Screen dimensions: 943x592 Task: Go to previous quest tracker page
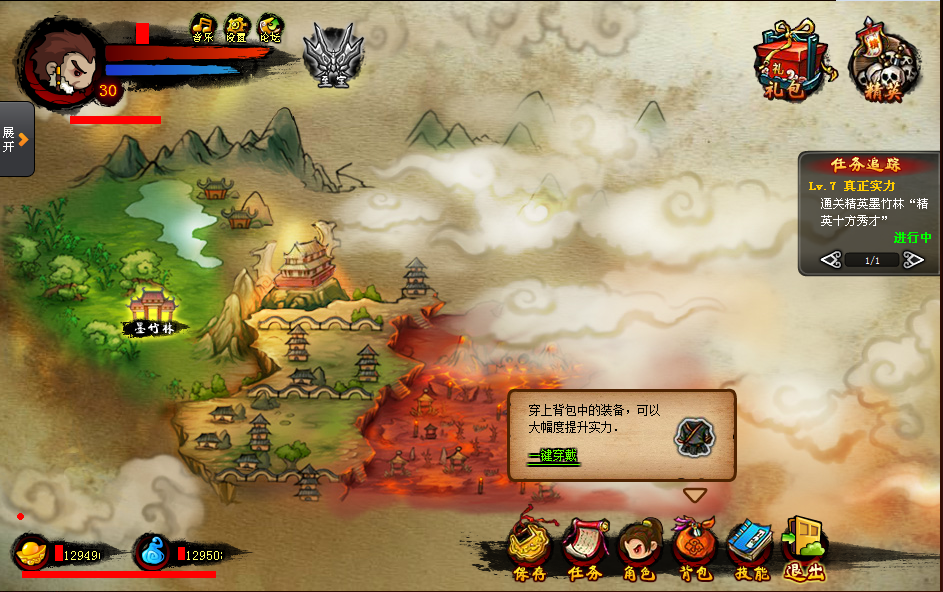(830, 260)
